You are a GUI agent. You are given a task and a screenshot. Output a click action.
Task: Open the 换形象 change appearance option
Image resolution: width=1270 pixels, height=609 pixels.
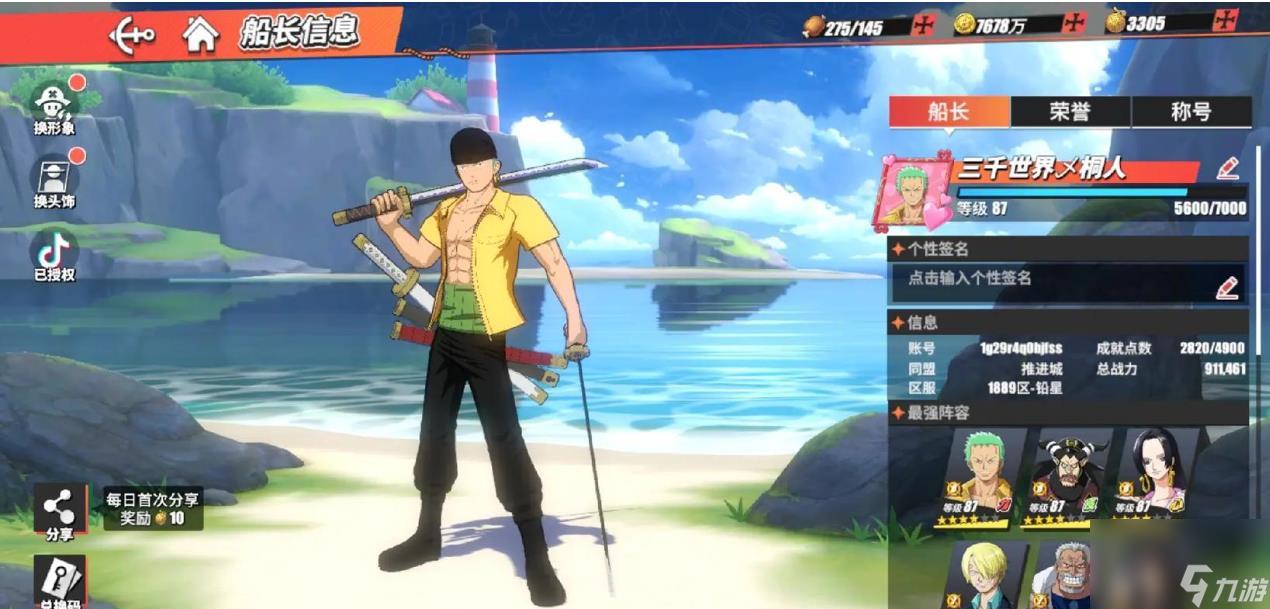pyautogui.click(x=54, y=106)
